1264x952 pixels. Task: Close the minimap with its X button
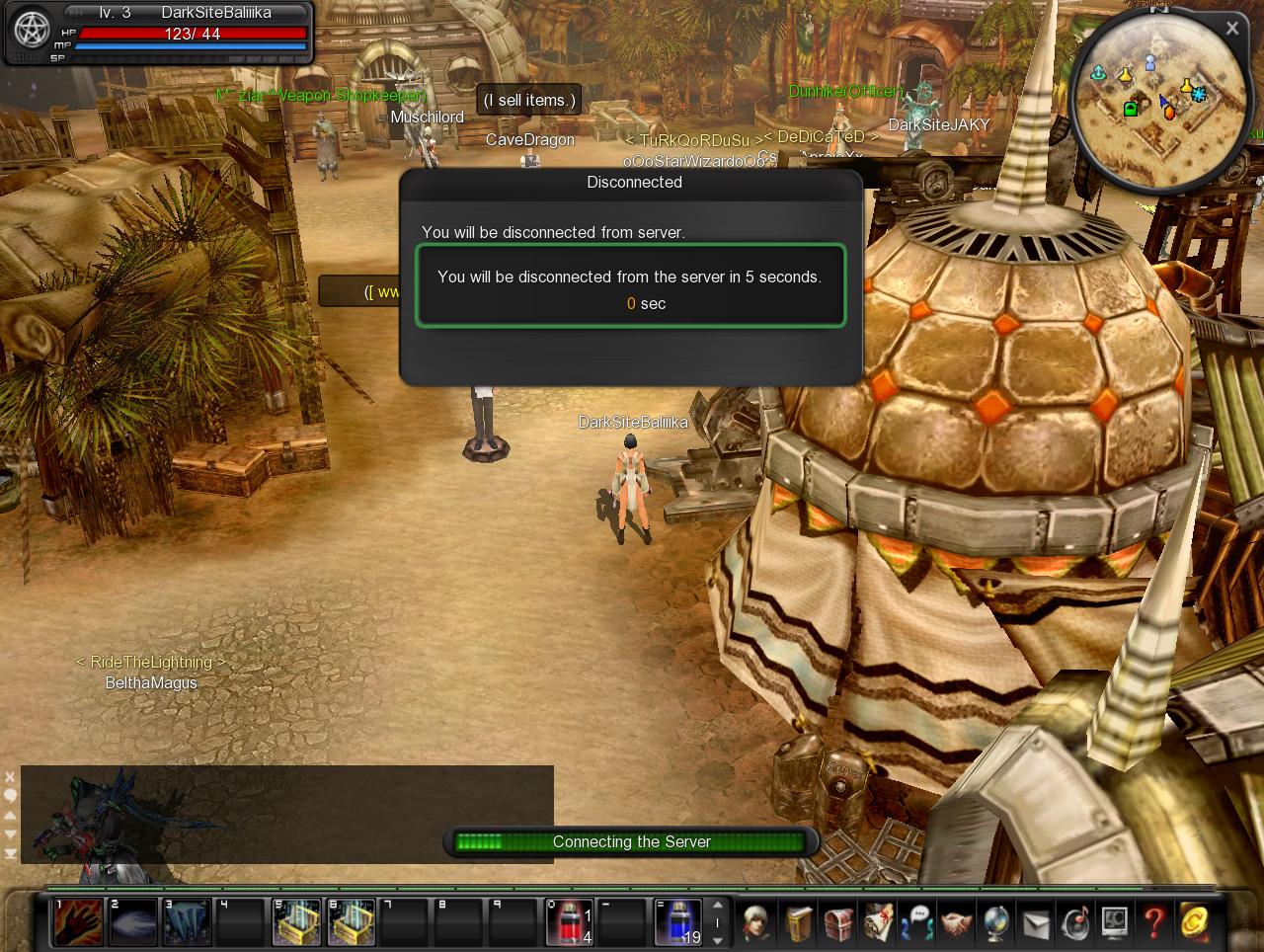(1231, 29)
